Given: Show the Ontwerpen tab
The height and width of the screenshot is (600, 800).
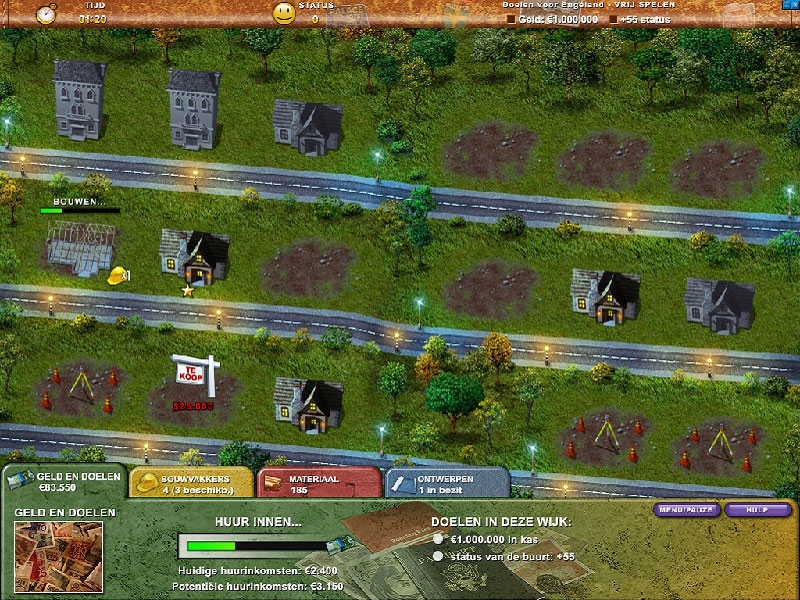Looking at the screenshot, I should (x=446, y=484).
